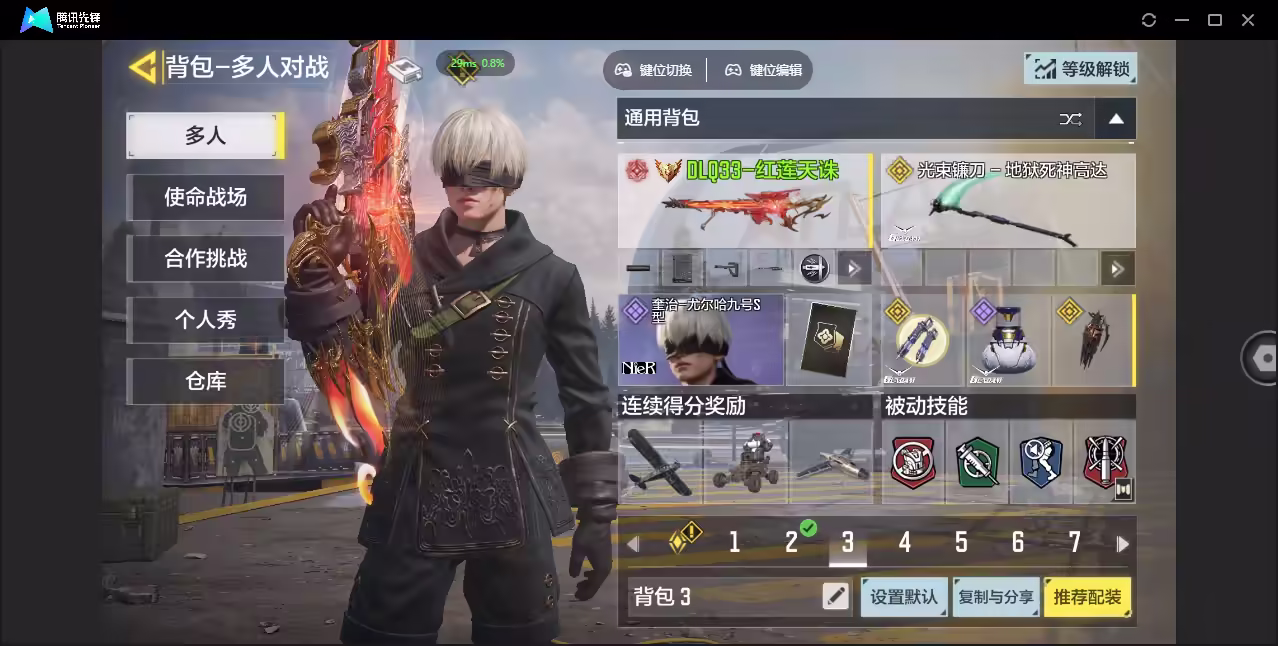Viewport: 1278px width, 646px height.
Task: Open the 乔治-尤尔哈九号S型 operator card
Action: point(701,340)
